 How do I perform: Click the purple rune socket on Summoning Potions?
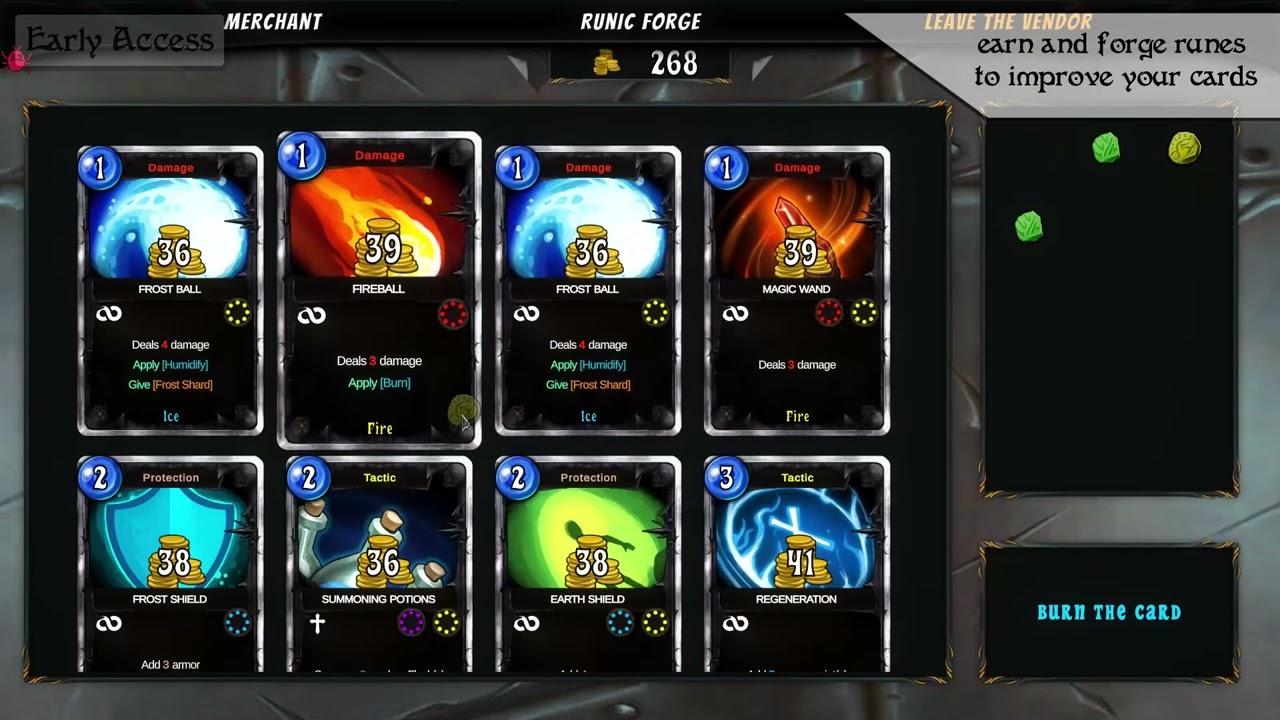pyautogui.click(x=410, y=622)
